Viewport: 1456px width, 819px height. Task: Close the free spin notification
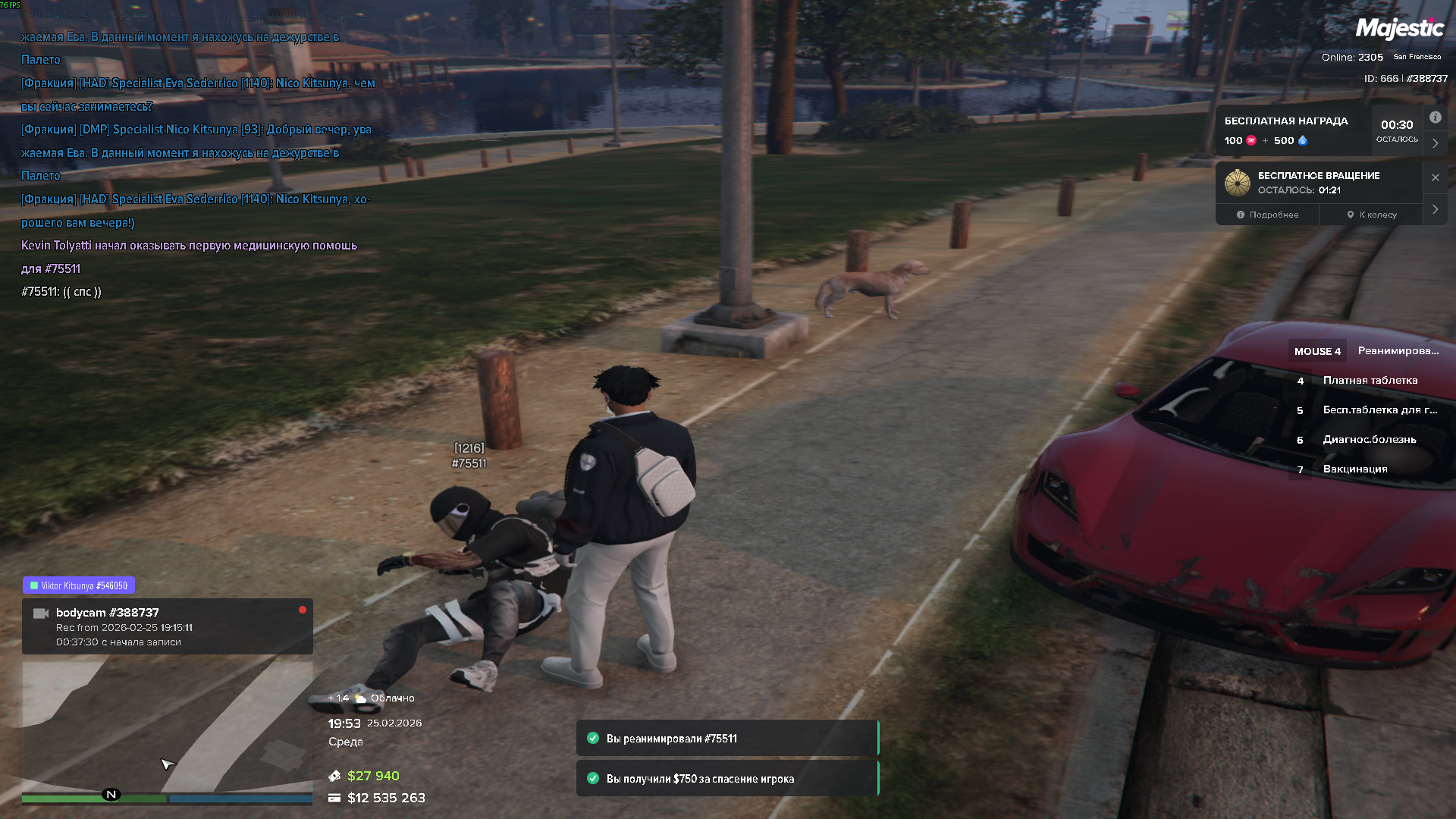click(x=1435, y=177)
